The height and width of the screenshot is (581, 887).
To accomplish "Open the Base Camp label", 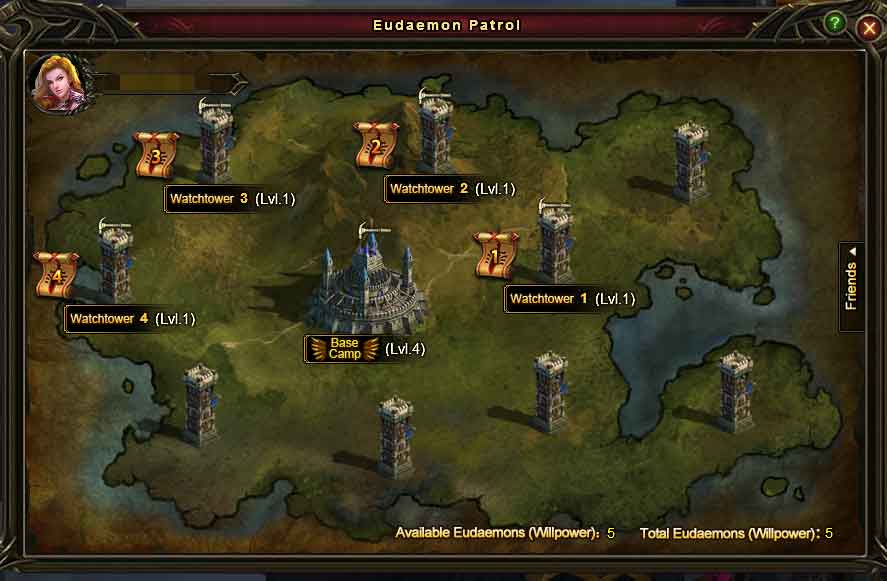I will [x=344, y=349].
